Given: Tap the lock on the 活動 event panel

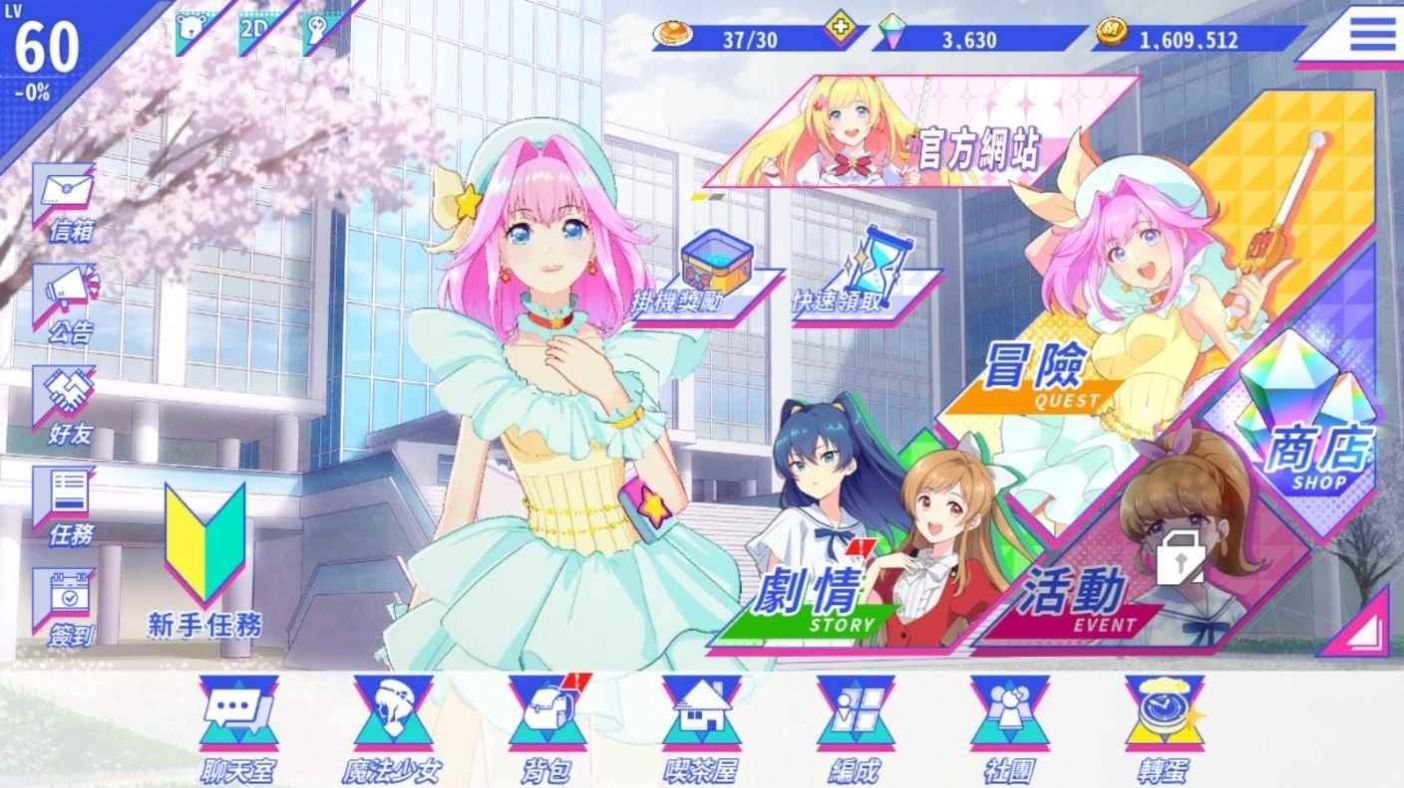Looking at the screenshot, I should [1180, 559].
